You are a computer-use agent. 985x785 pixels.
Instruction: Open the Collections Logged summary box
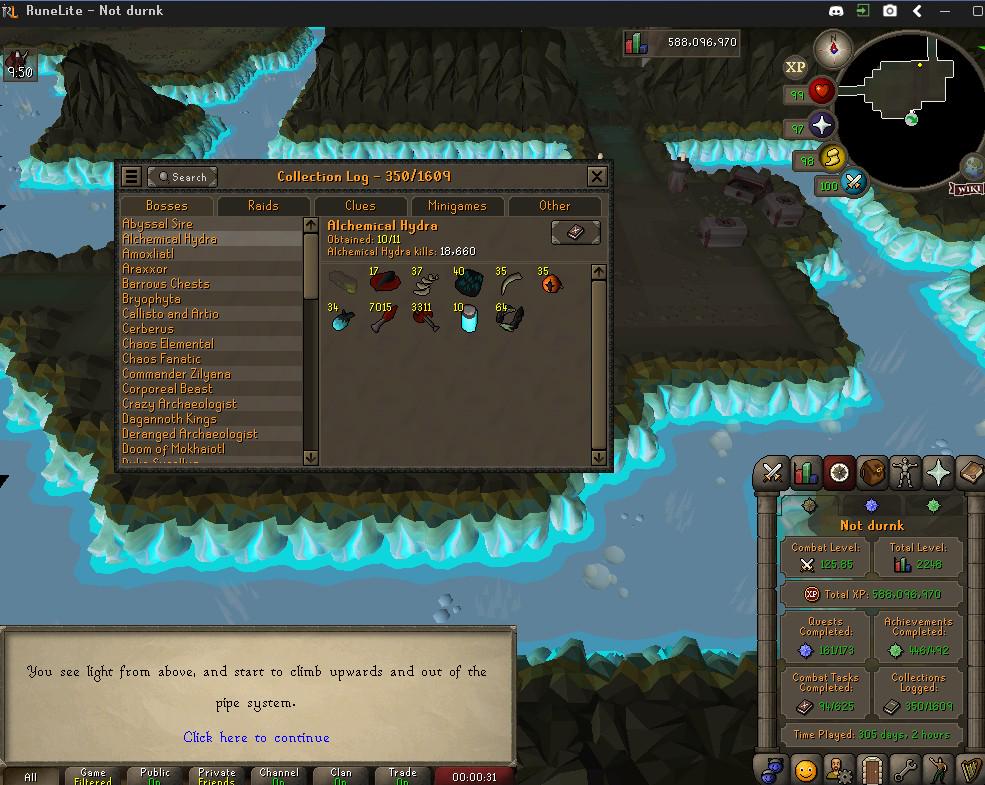tap(918, 692)
